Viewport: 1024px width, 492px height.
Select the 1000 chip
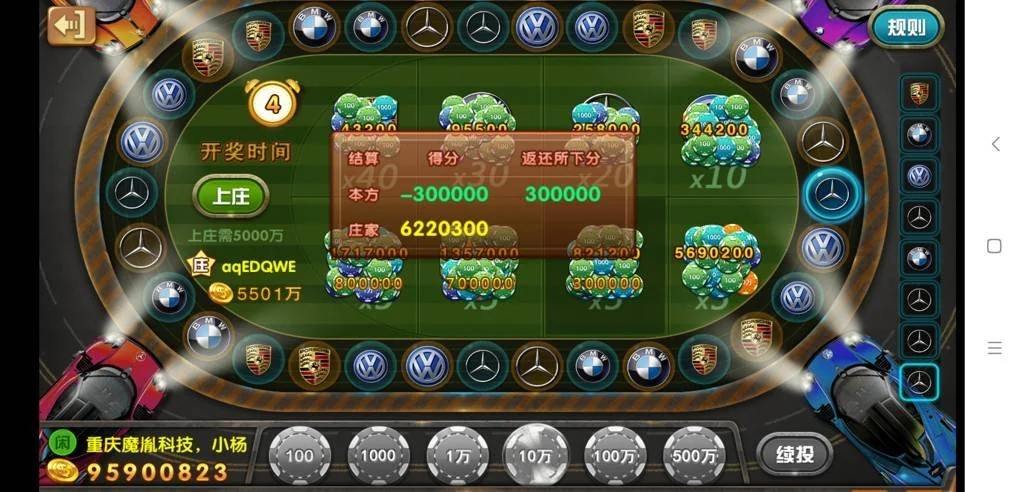[x=378, y=455]
